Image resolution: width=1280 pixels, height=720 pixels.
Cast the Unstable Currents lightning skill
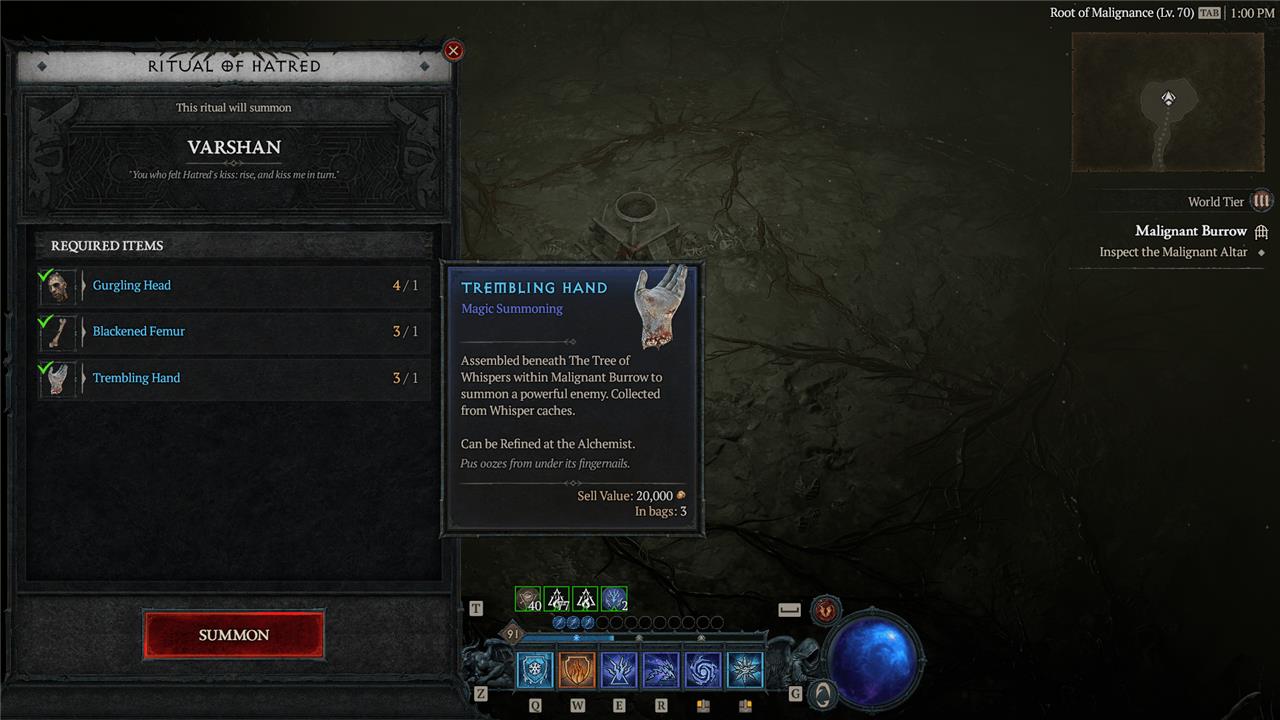pyautogui.click(x=619, y=670)
